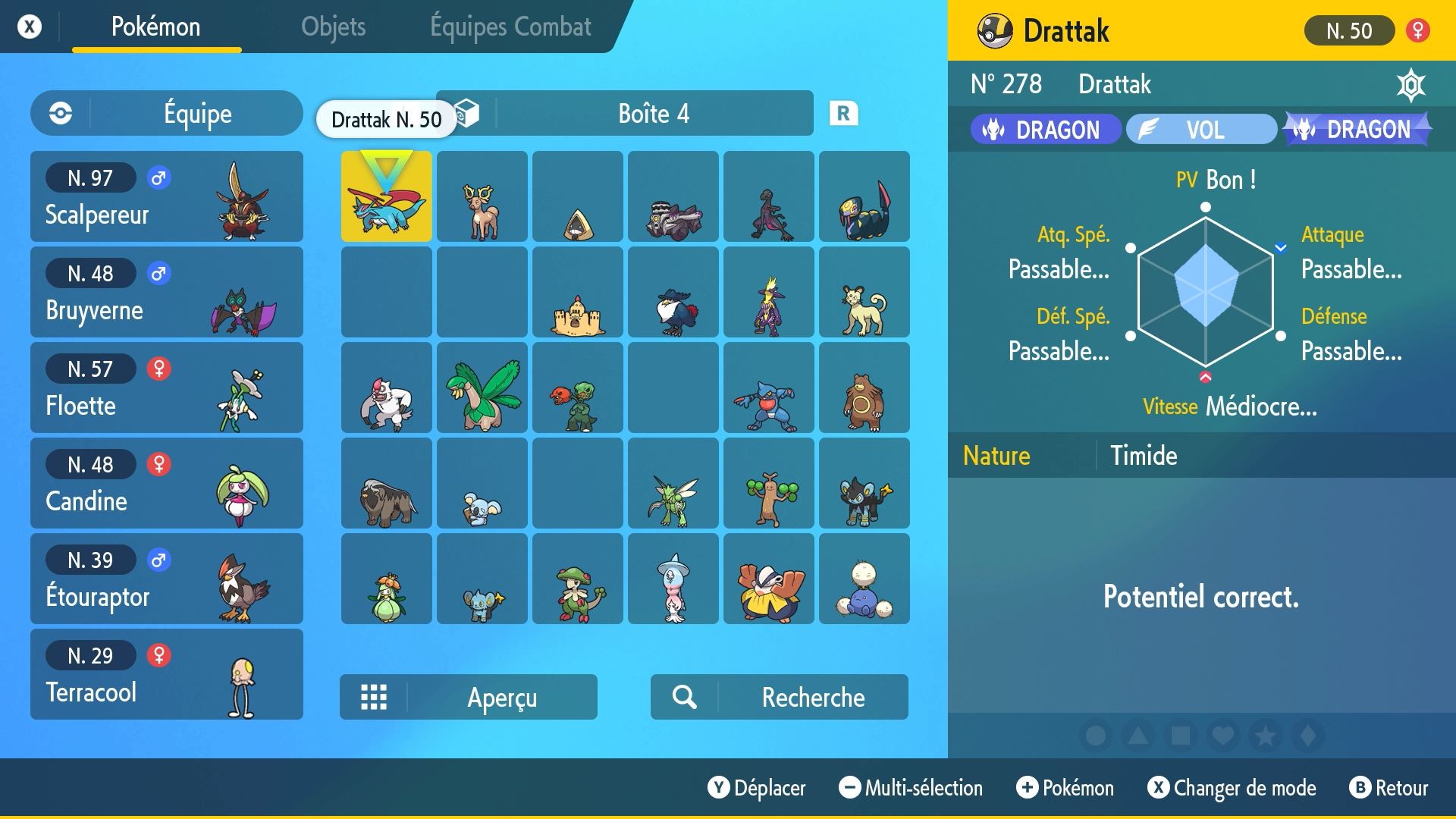Click the Poké Ball icon beside Drattak's name

pyautogui.click(x=994, y=30)
